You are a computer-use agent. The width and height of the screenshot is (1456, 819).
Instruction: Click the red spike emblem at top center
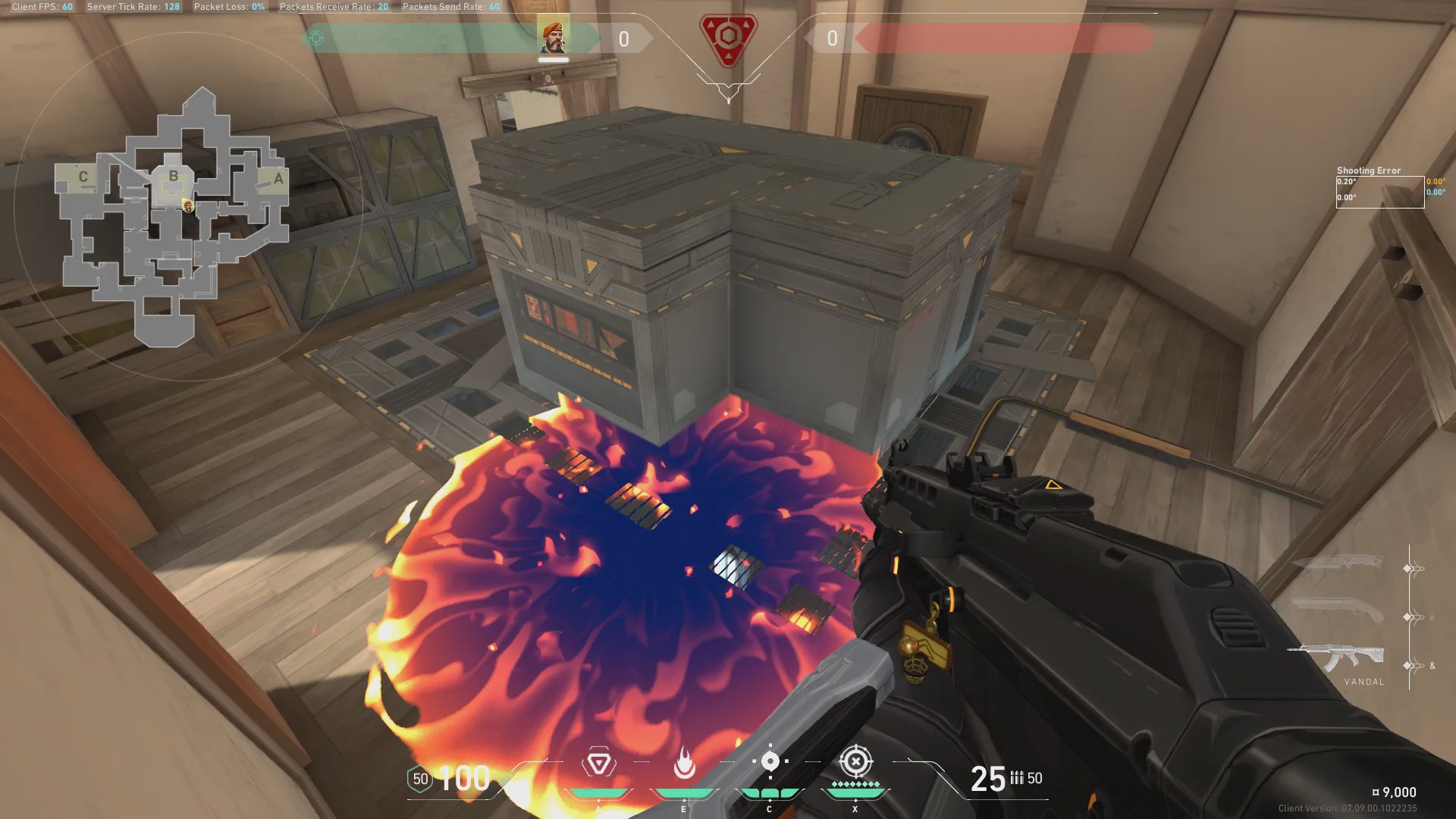[728, 39]
